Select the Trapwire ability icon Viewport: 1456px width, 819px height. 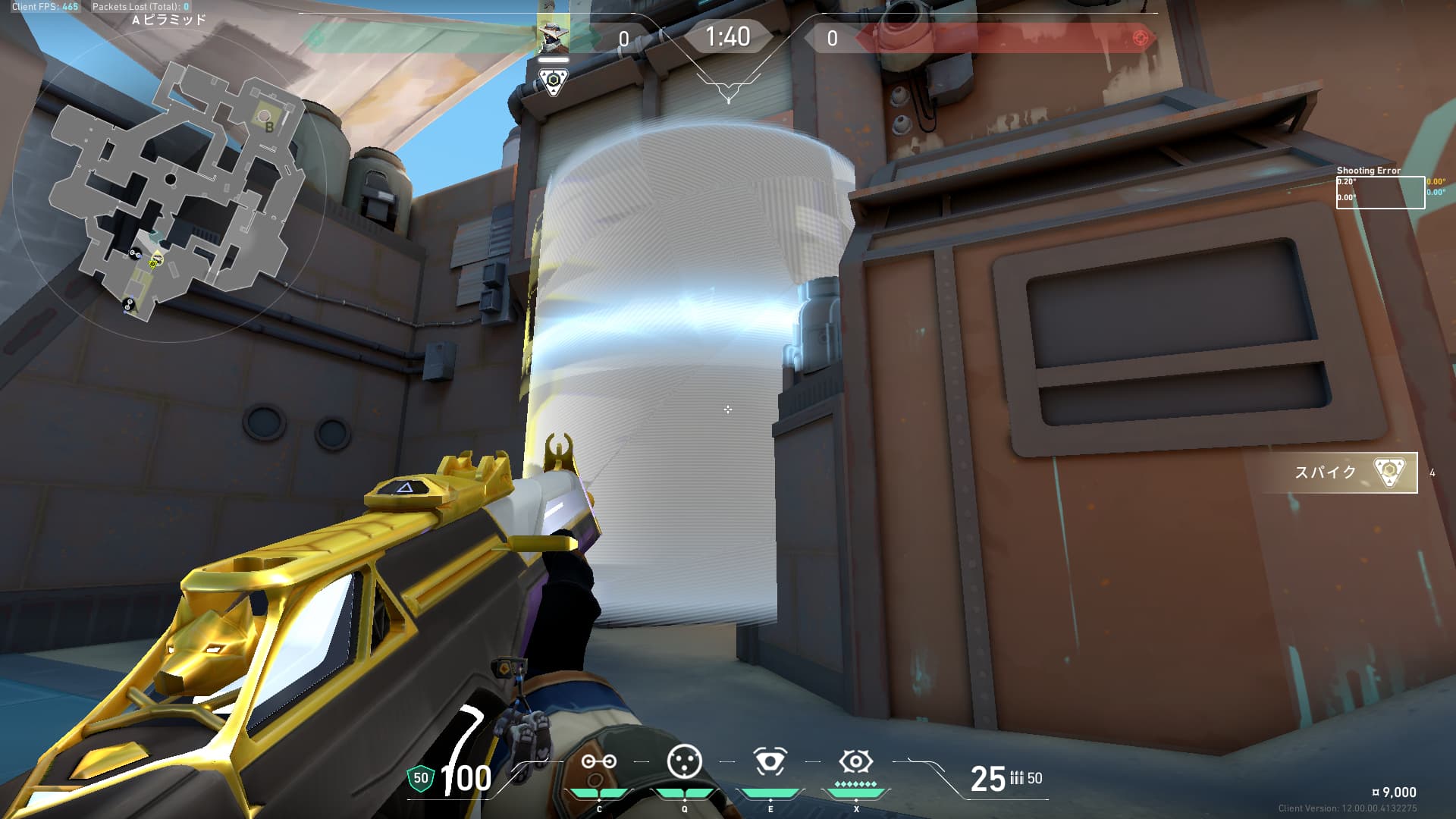(x=598, y=762)
